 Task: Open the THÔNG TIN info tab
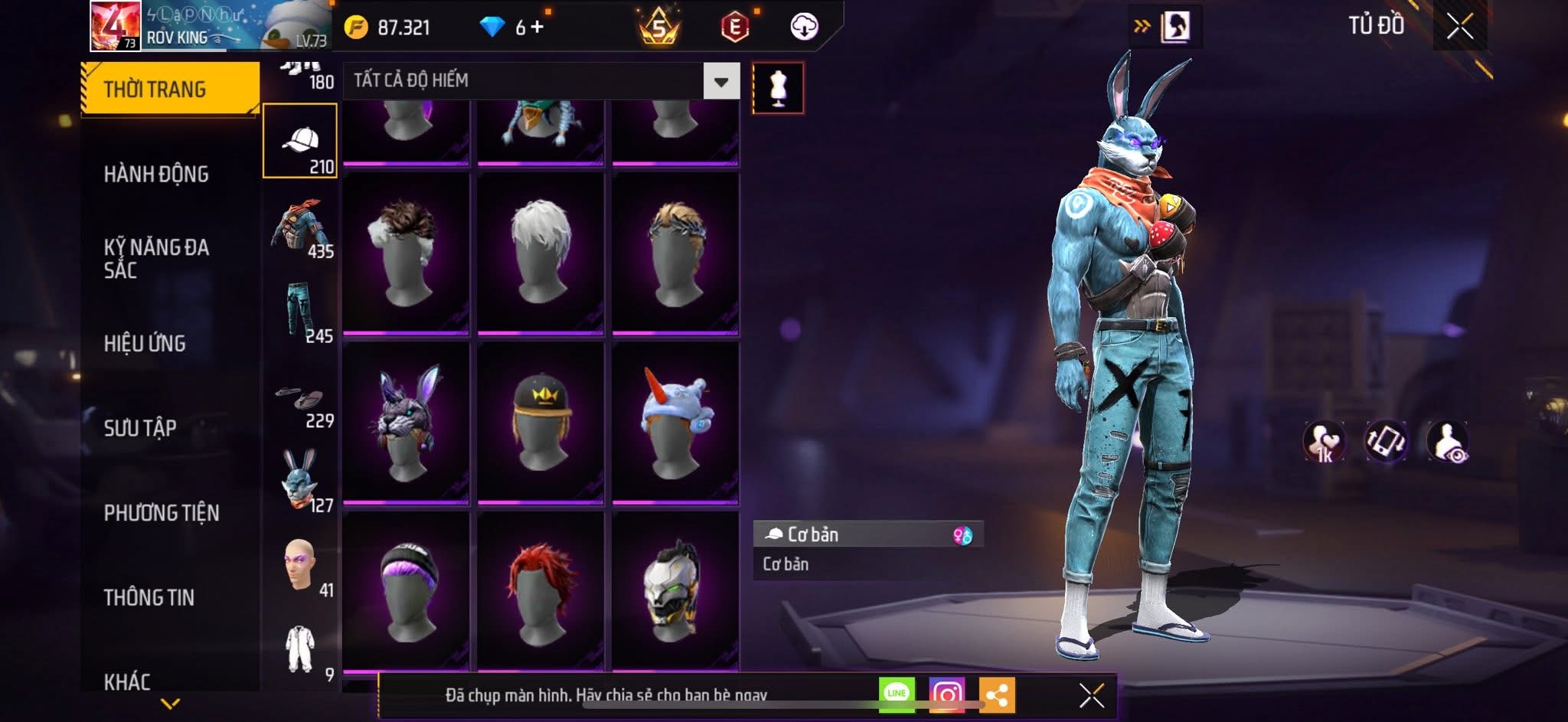(x=149, y=597)
